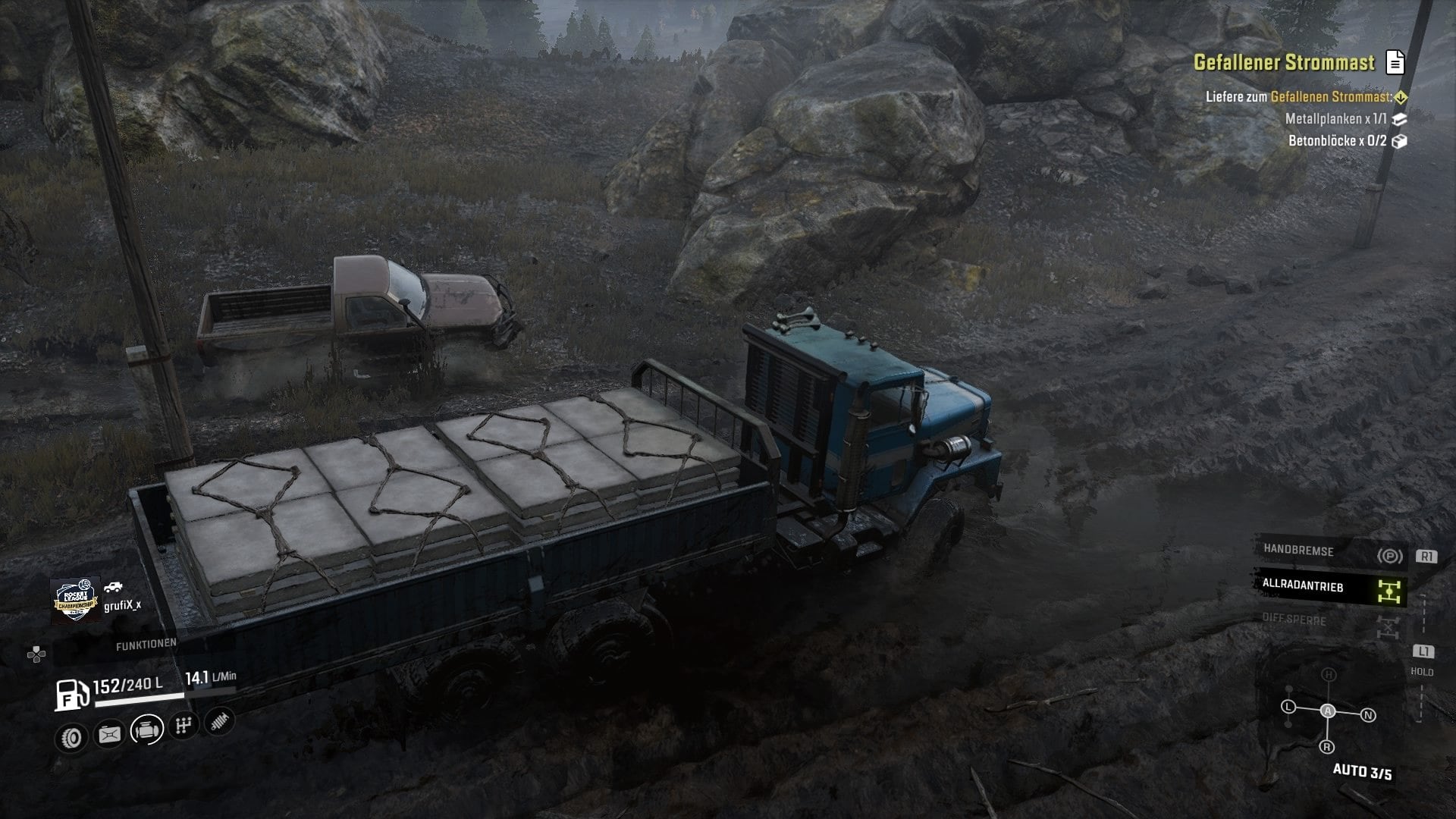
Task: Shift to the L low gear
Action: (1288, 707)
